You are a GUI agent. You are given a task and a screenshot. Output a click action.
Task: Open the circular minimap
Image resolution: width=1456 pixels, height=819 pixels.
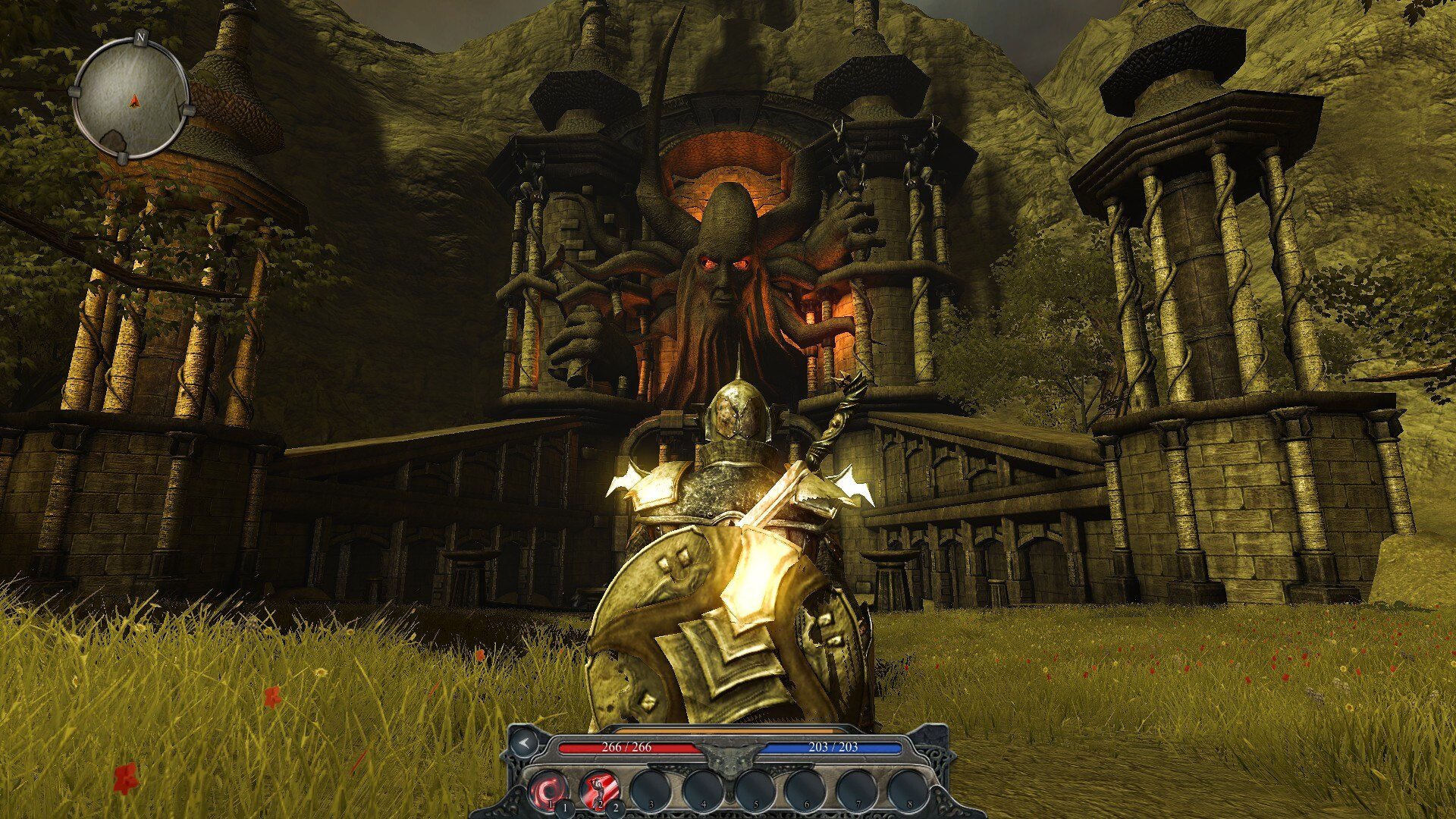point(131,99)
